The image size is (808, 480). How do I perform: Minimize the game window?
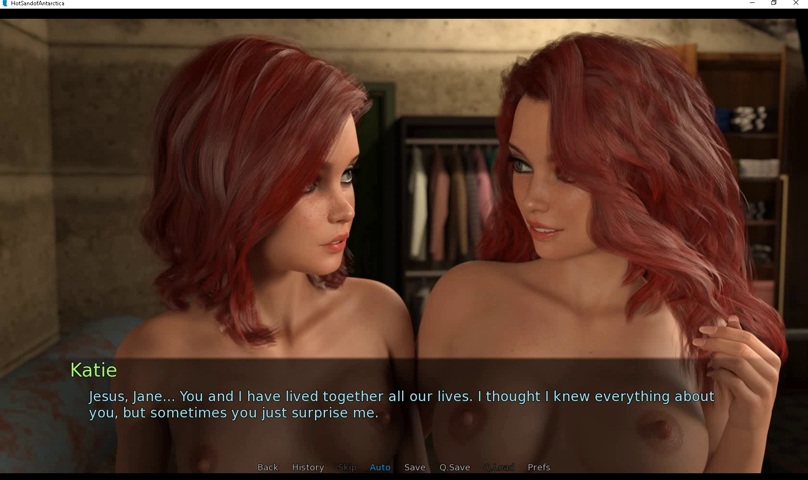752,4
